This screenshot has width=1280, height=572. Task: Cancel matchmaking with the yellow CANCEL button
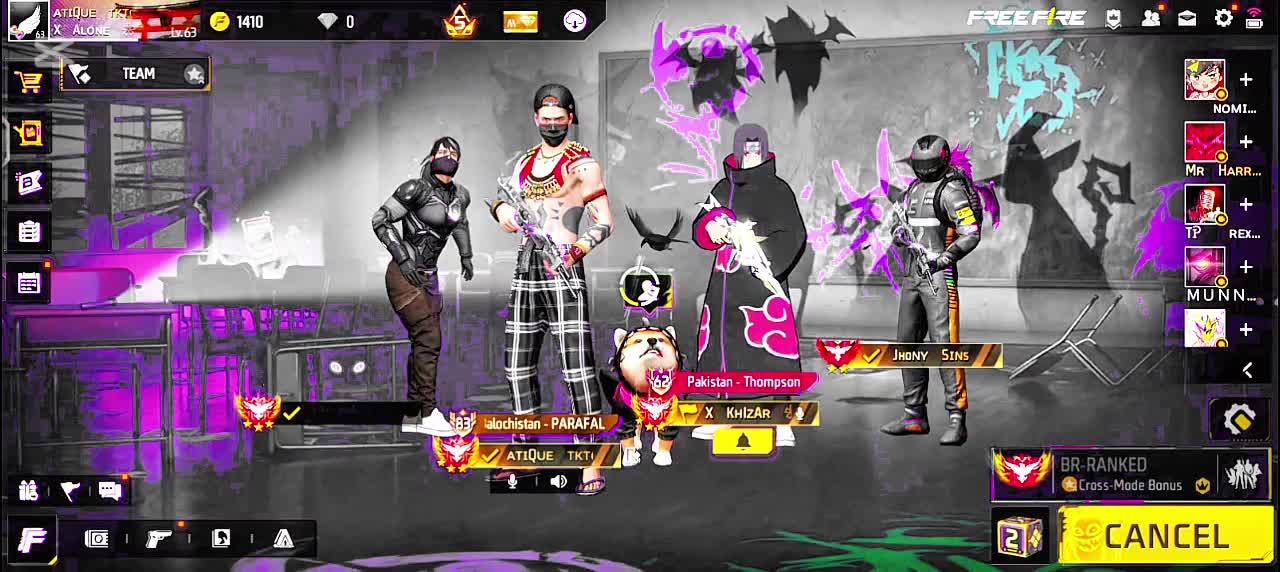point(1166,536)
